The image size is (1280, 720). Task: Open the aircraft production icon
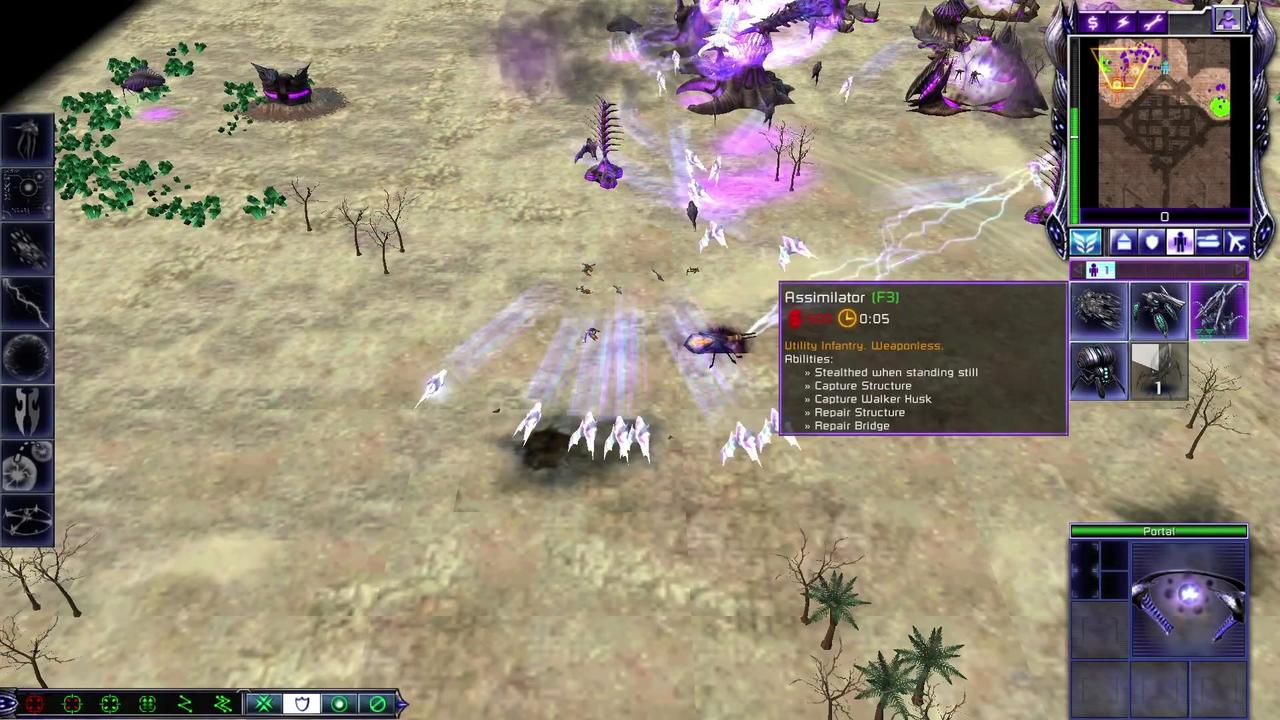point(1238,242)
